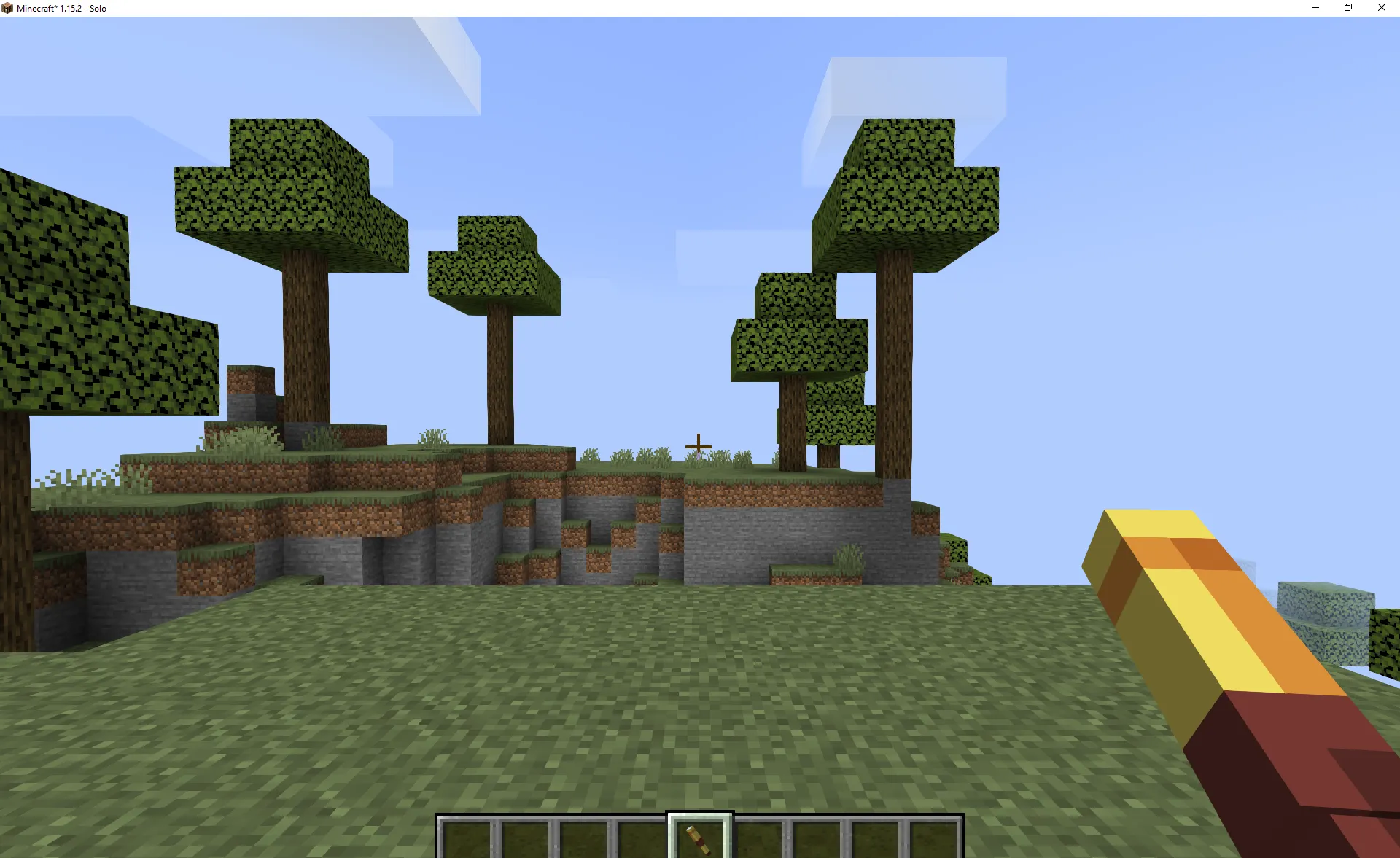
Task: Click the Restore Down window button
Action: 1347,8
